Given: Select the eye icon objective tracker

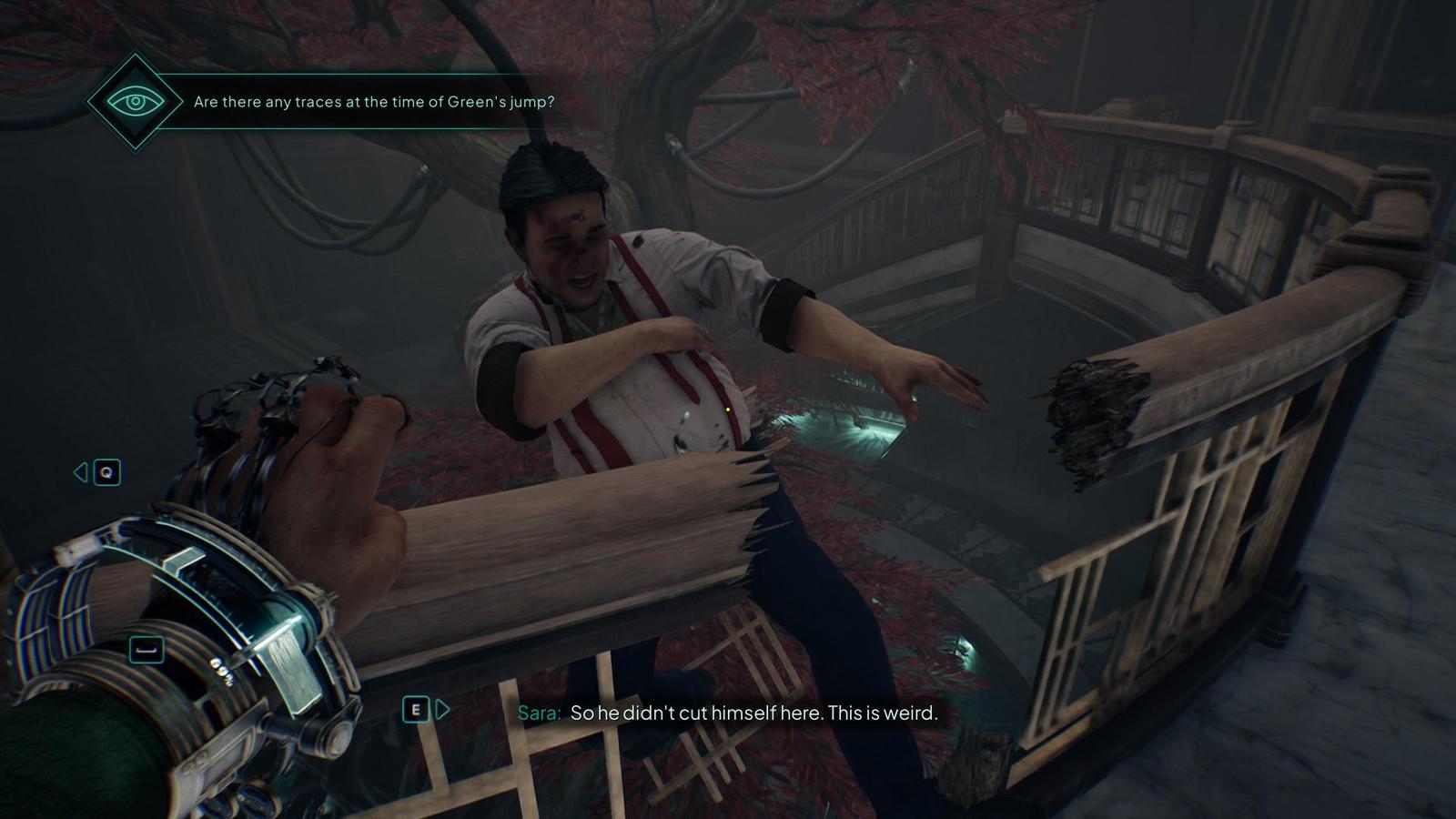Looking at the screenshot, I should 136,101.
